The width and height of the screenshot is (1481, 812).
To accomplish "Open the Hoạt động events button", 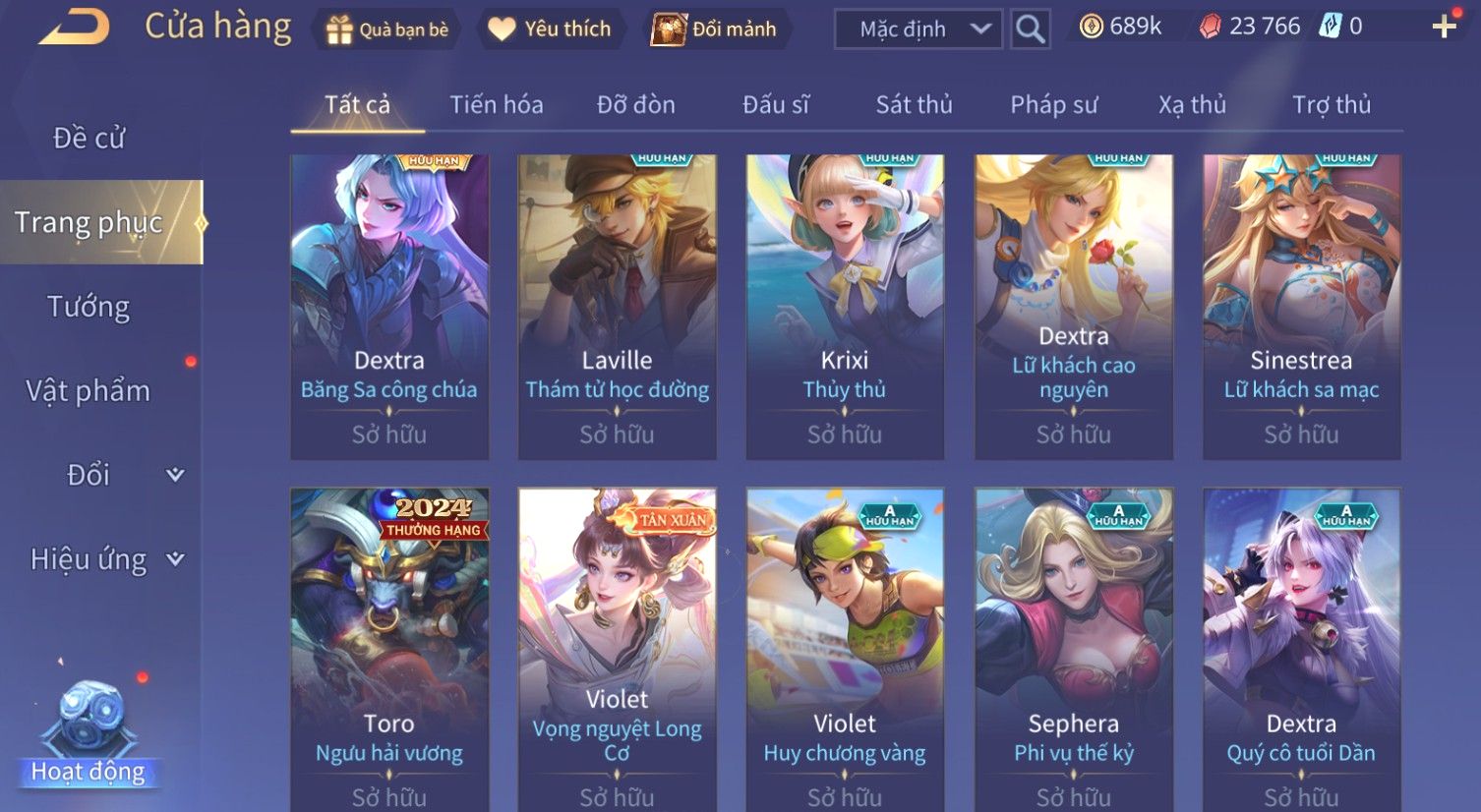I will pos(89,737).
